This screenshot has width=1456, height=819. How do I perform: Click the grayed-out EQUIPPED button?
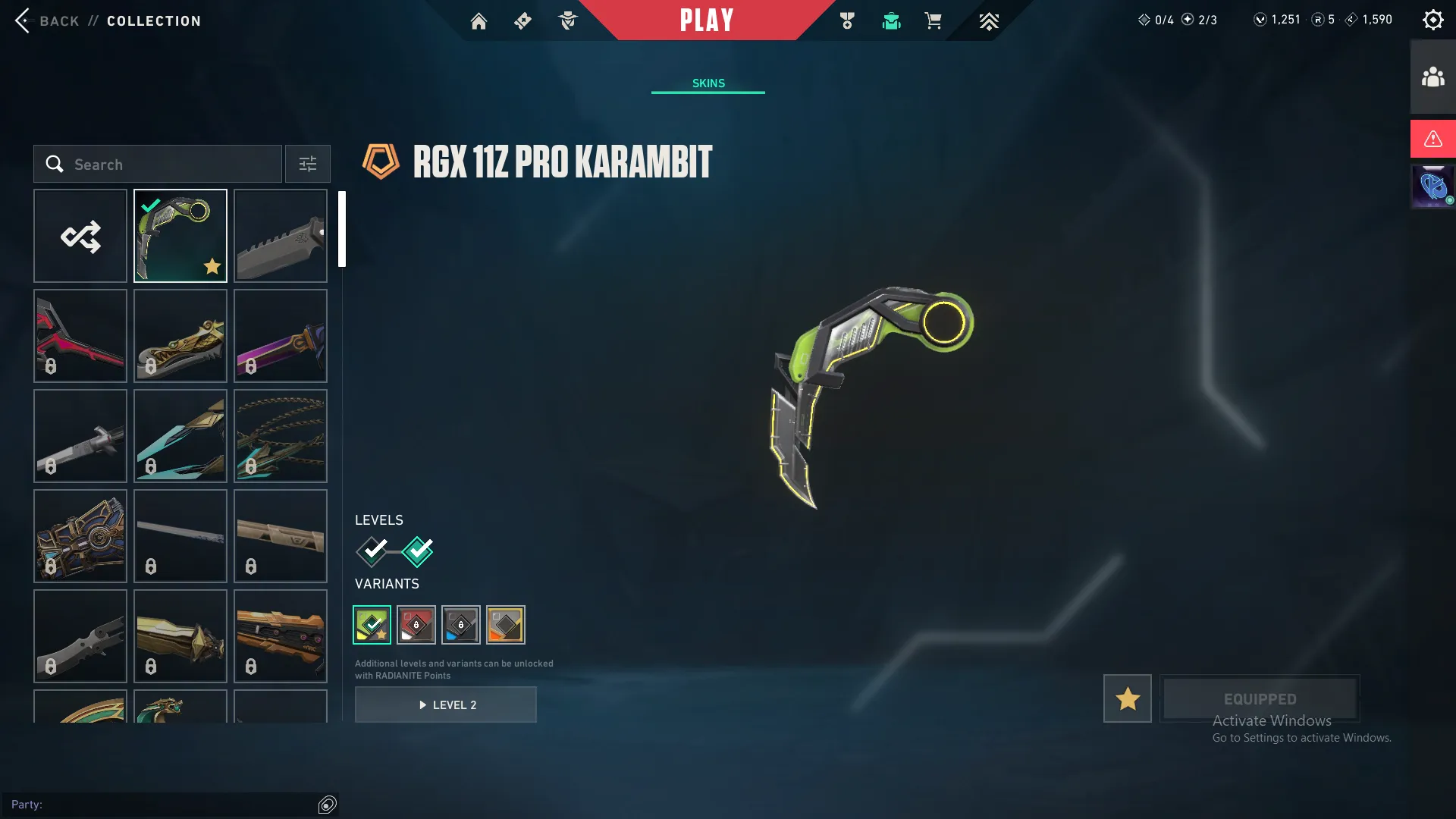(1260, 698)
